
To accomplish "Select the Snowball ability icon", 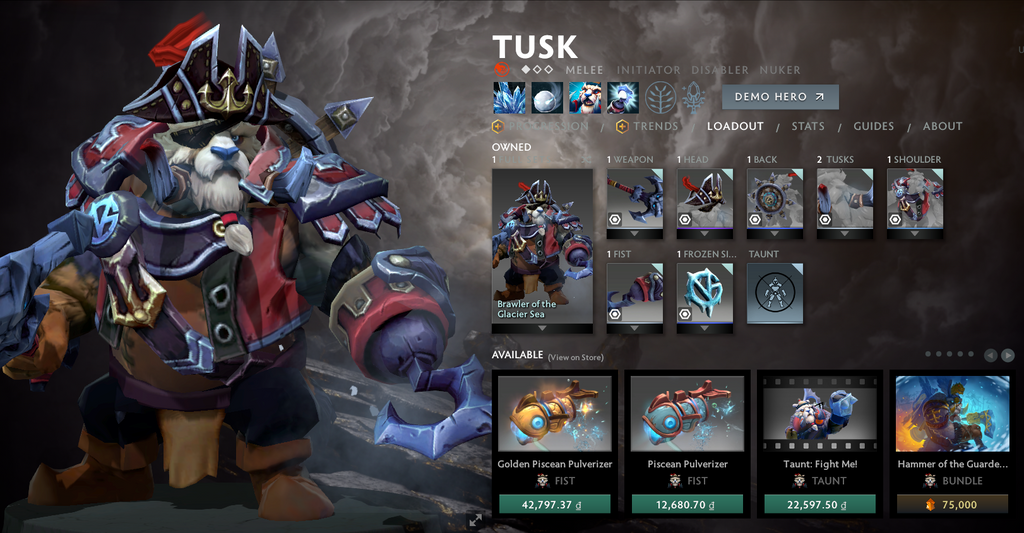I will coord(547,97).
